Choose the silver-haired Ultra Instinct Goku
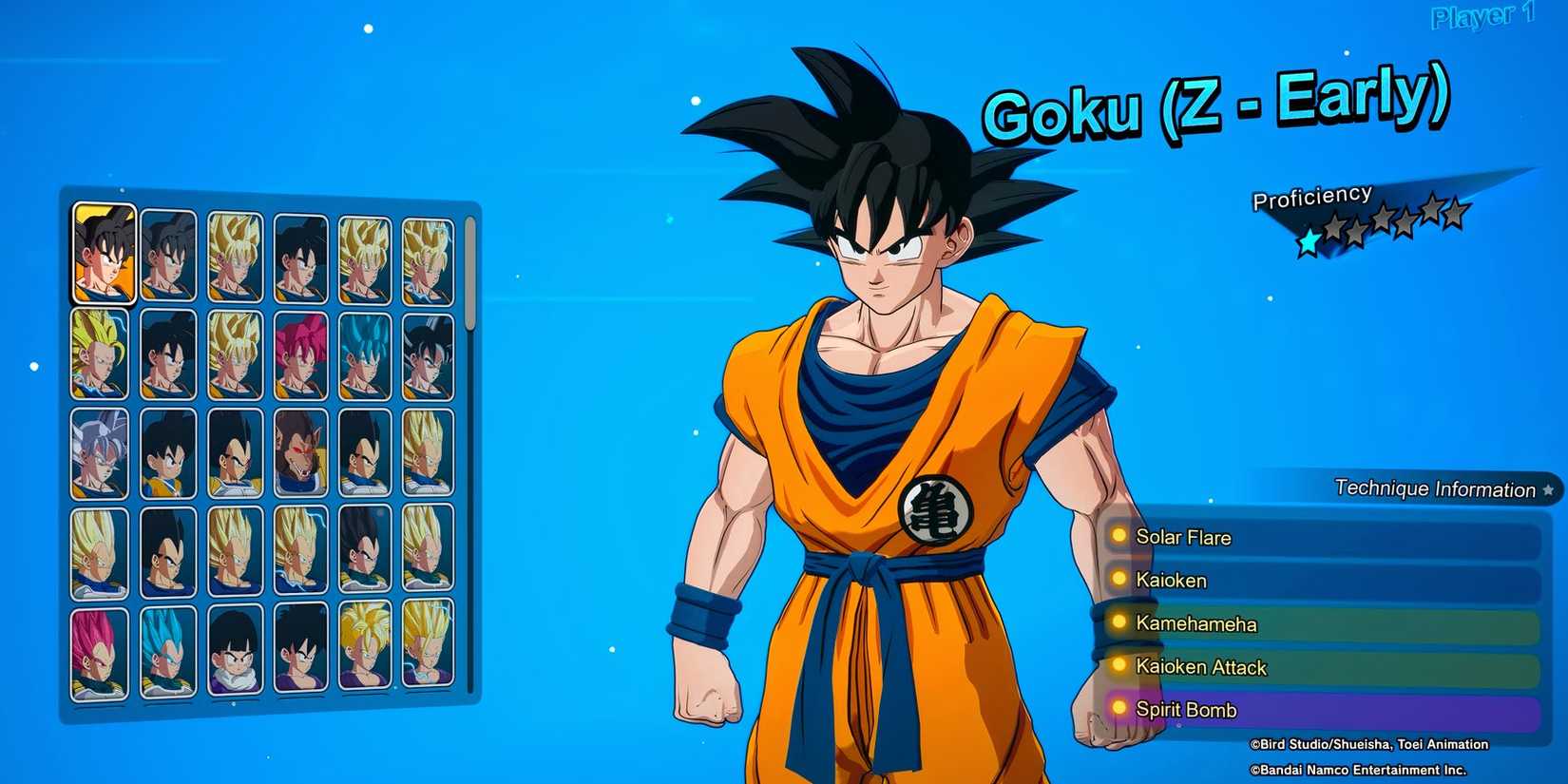The width and height of the screenshot is (1568, 784). tap(99, 454)
